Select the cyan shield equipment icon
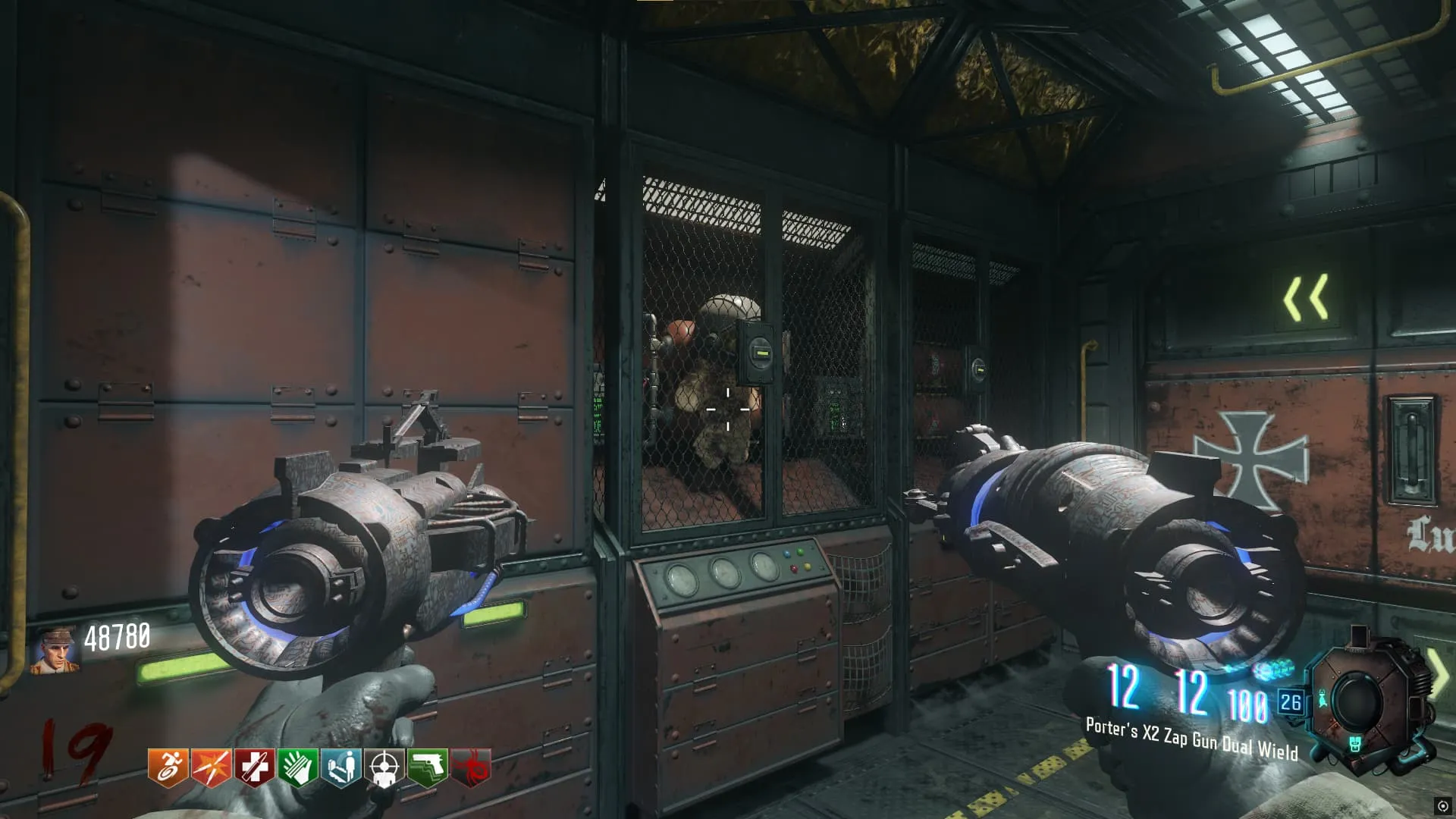The image size is (1456, 819). 1355,744
